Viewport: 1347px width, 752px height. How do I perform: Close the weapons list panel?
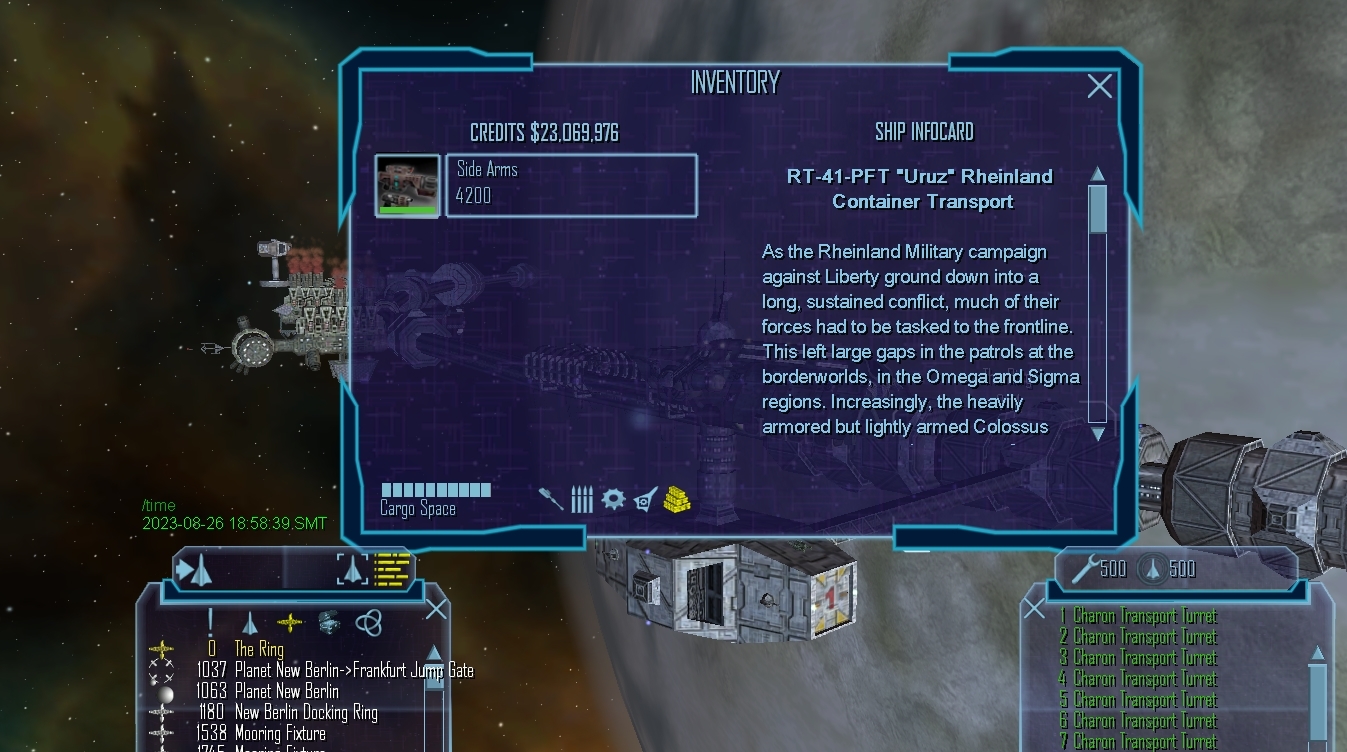coord(1034,608)
